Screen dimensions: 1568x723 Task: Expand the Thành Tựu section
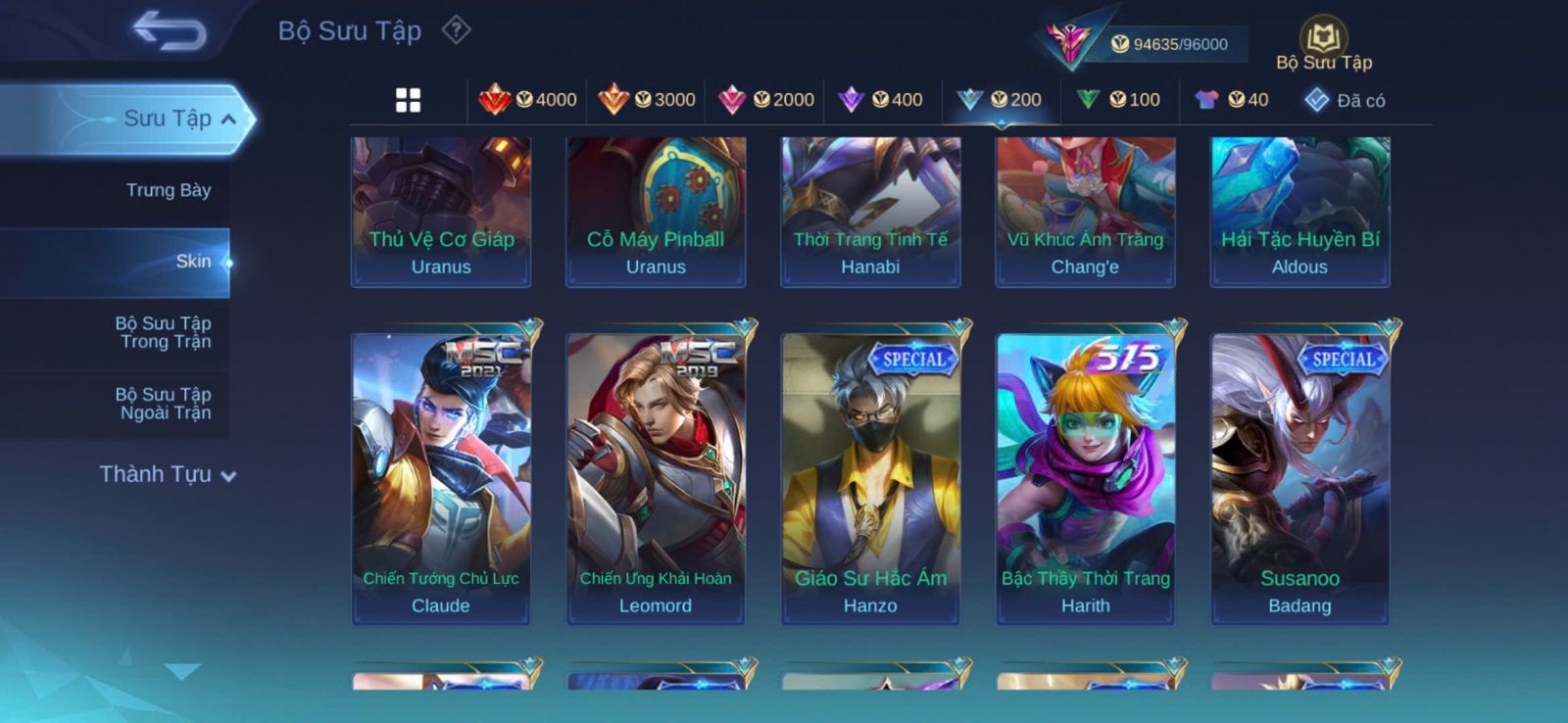pos(168,475)
